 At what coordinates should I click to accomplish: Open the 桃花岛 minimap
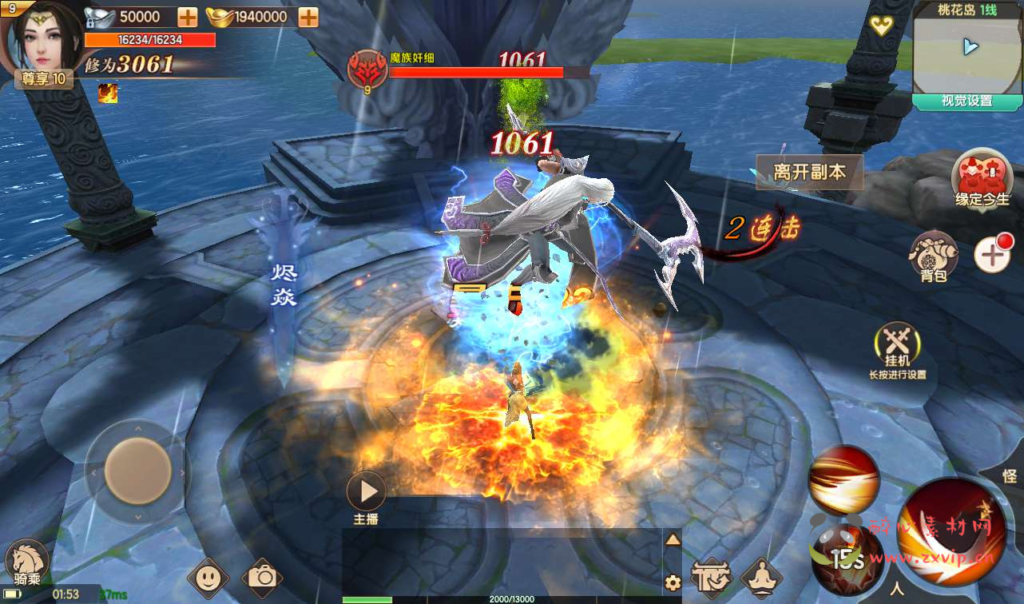[966, 52]
